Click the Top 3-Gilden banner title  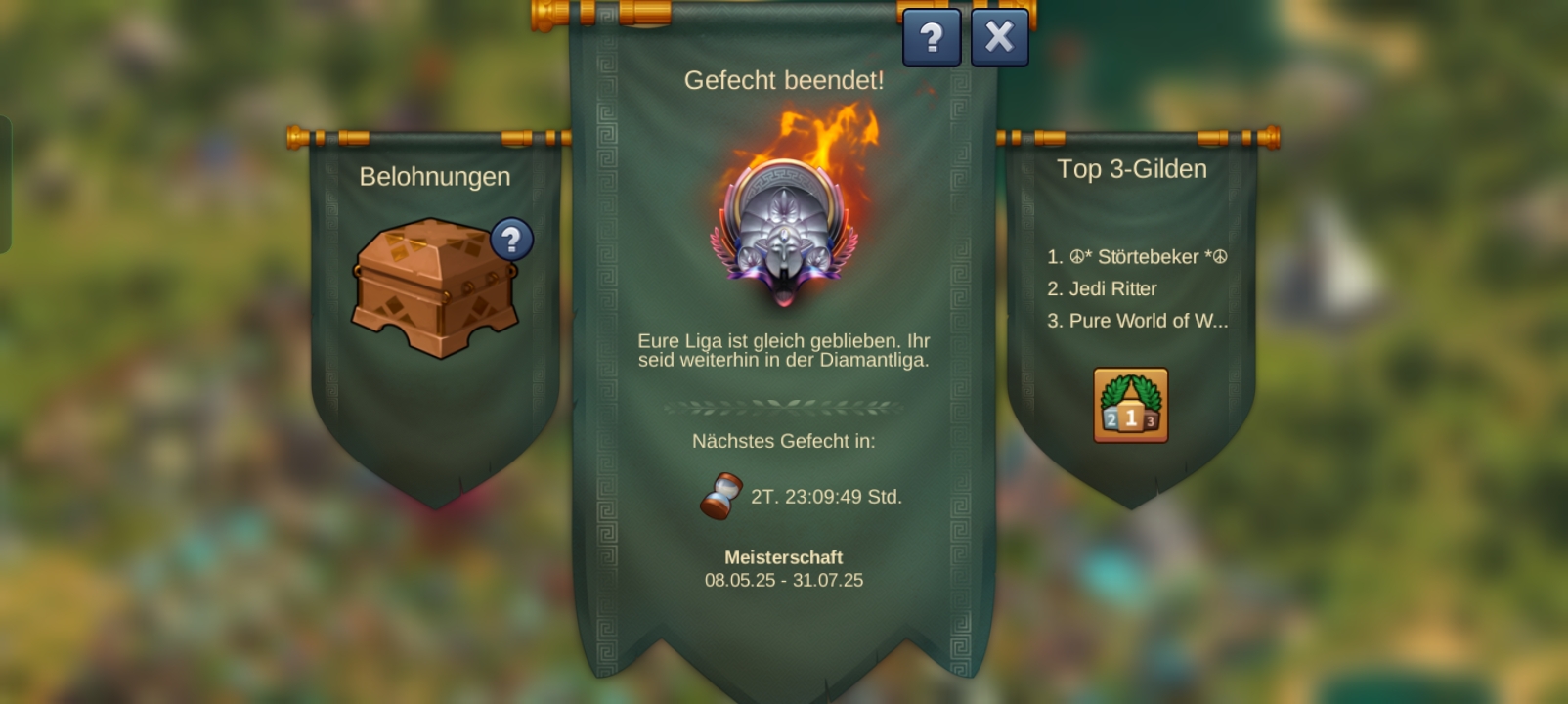coord(1132,169)
